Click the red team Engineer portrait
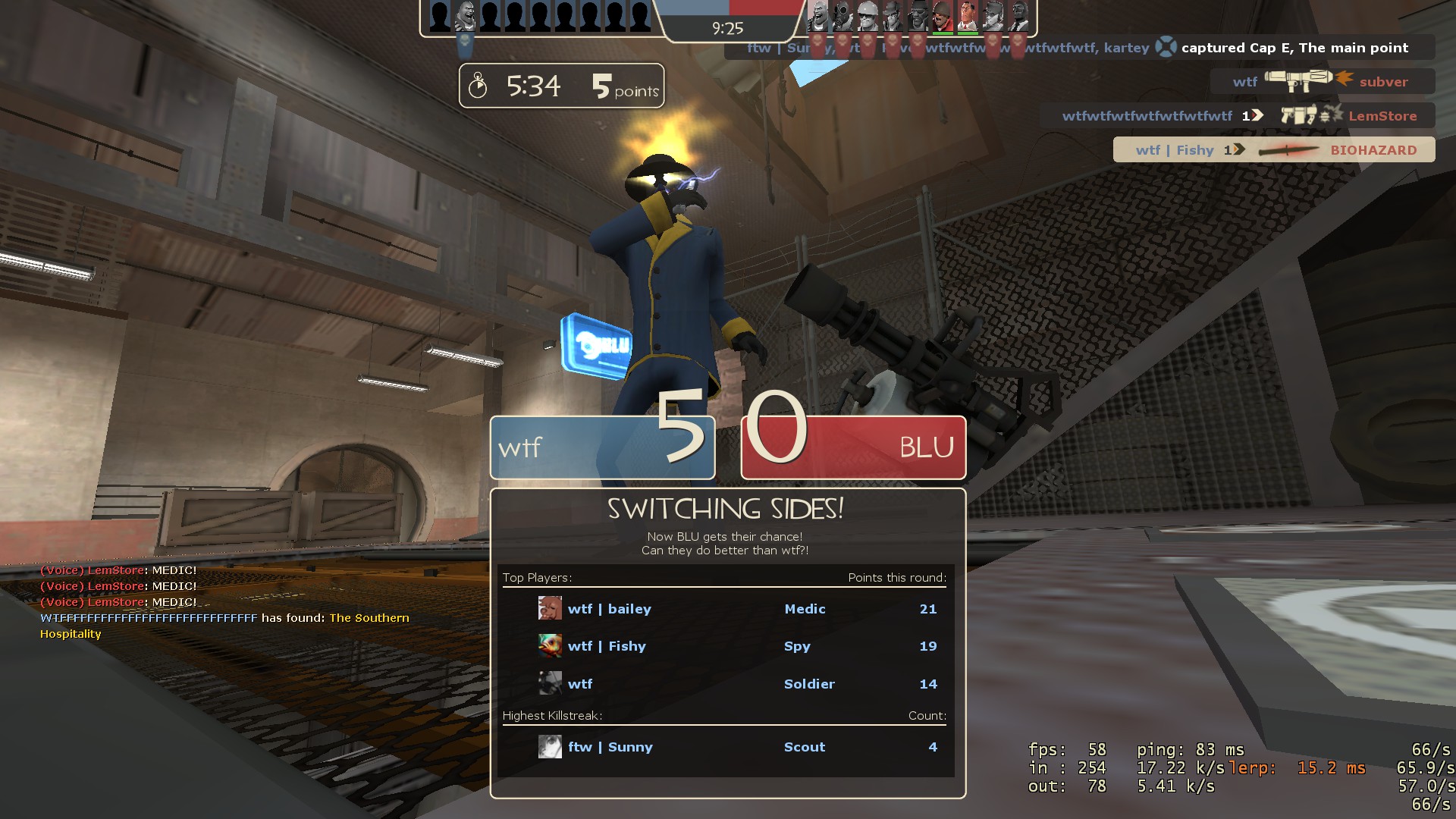 click(x=868, y=15)
